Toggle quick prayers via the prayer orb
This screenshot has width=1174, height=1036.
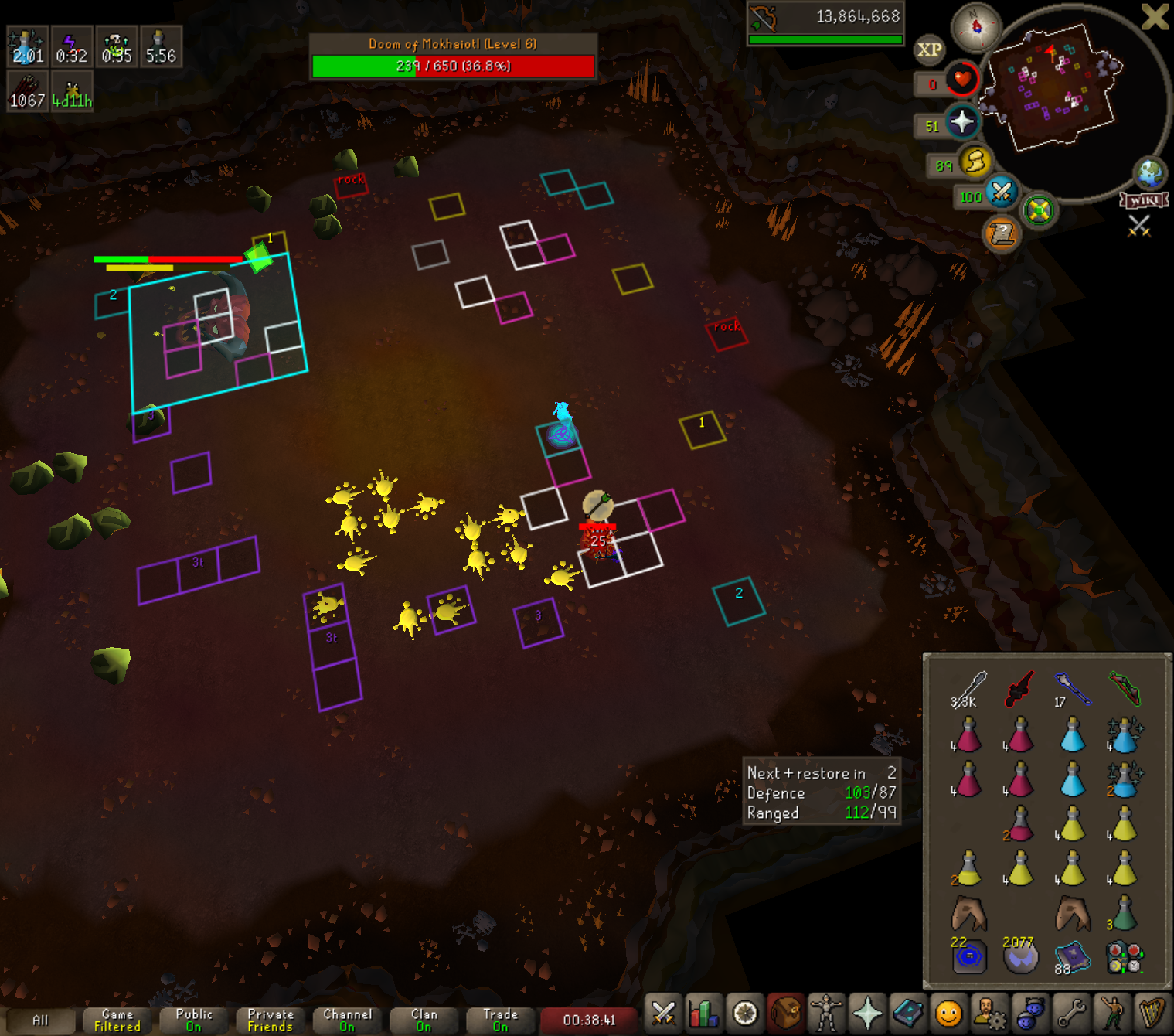(x=962, y=122)
